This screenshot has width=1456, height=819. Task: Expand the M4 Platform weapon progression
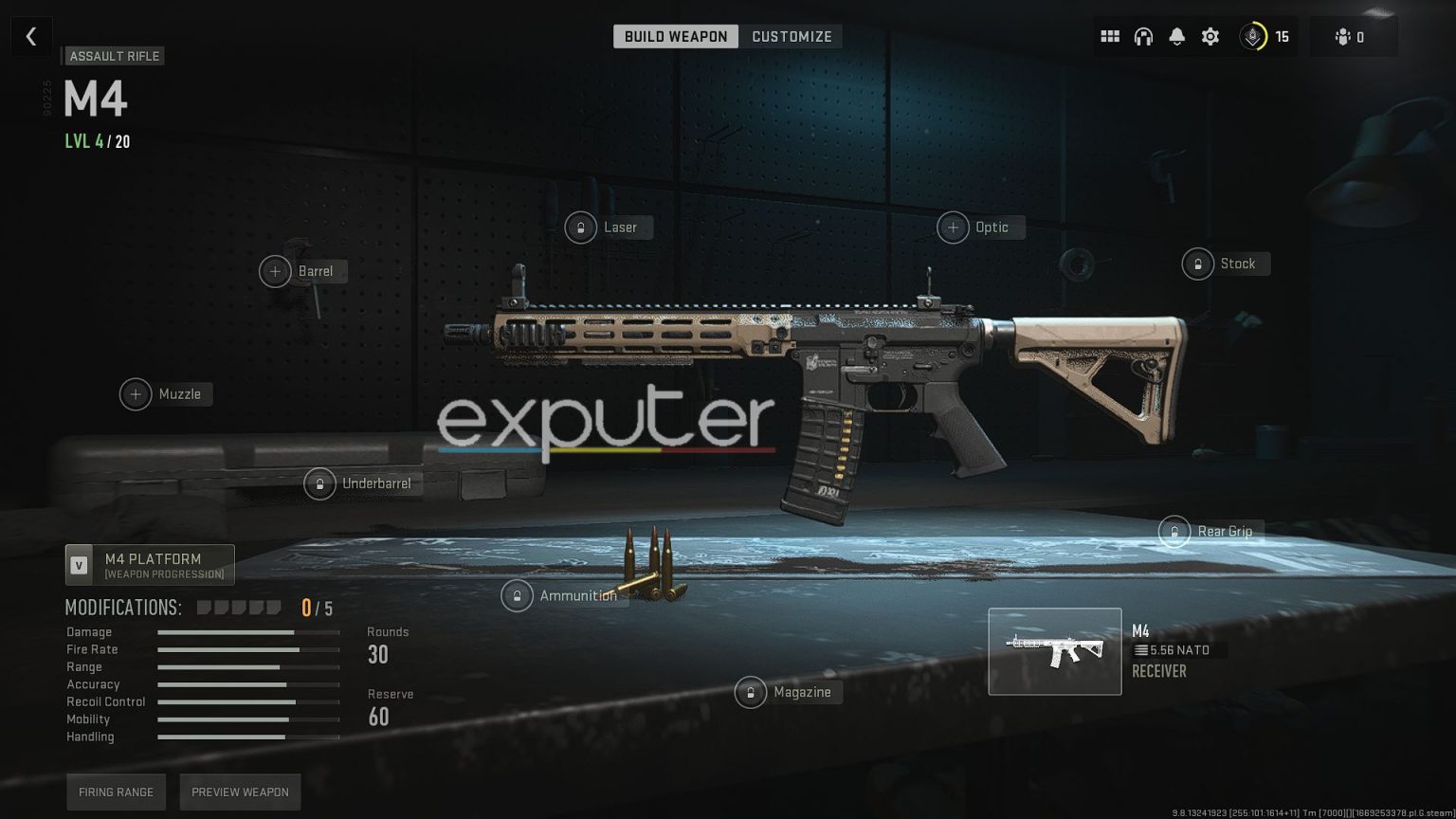150,564
